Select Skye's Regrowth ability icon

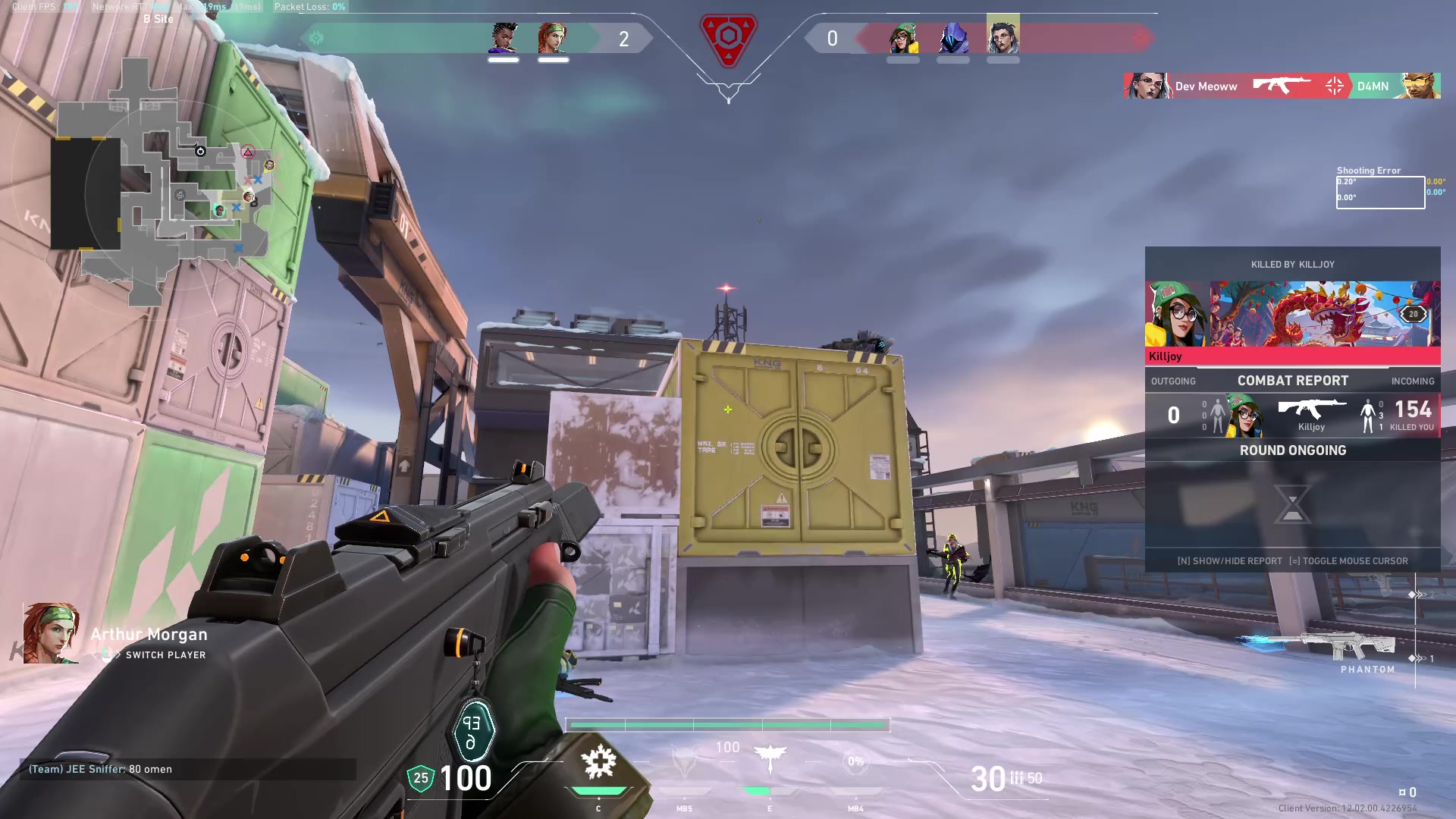pyautogui.click(x=599, y=763)
